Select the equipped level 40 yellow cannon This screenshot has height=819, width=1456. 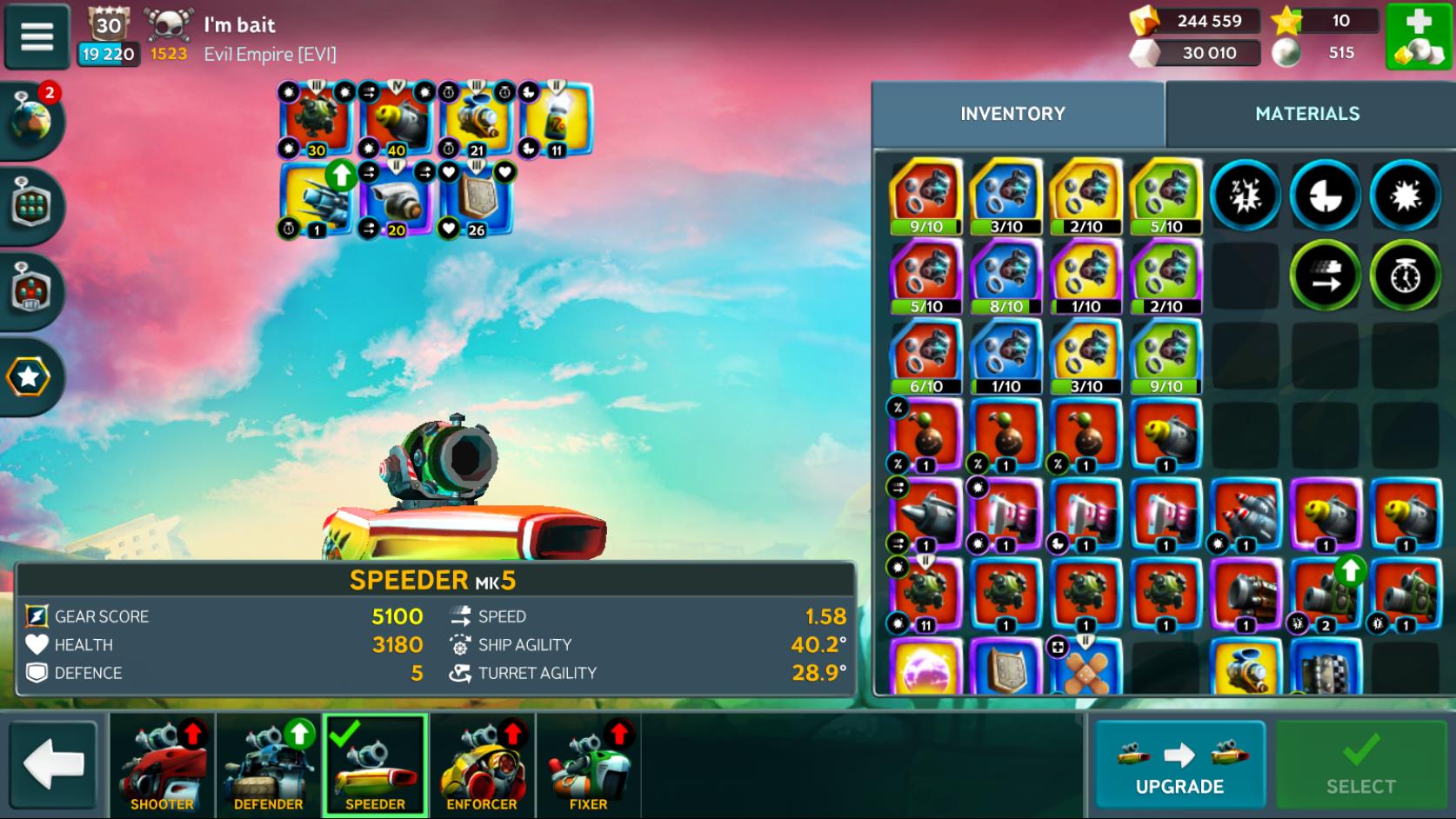click(x=397, y=120)
